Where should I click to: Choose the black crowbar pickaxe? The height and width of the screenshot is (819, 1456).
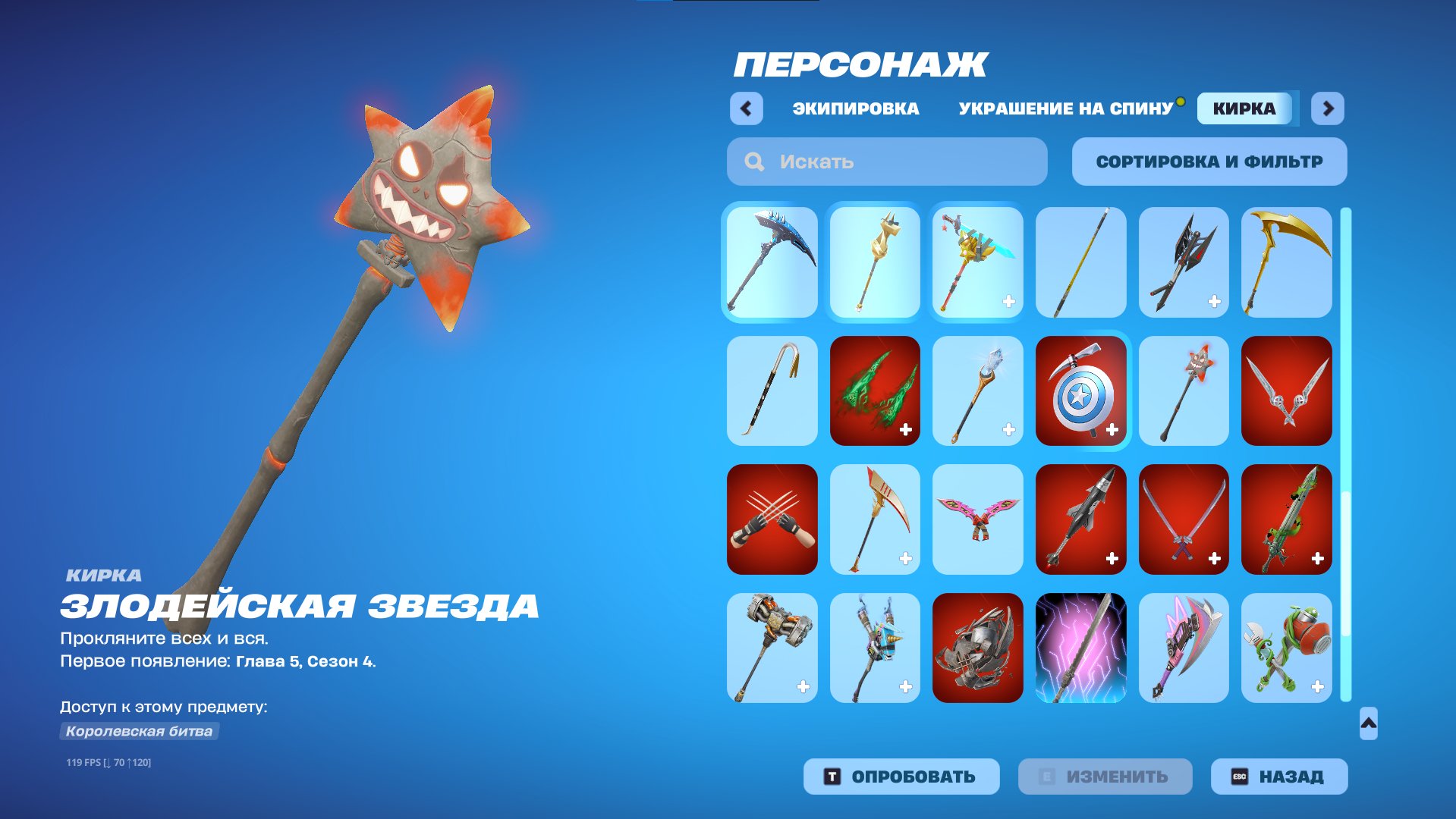[772, 391]
